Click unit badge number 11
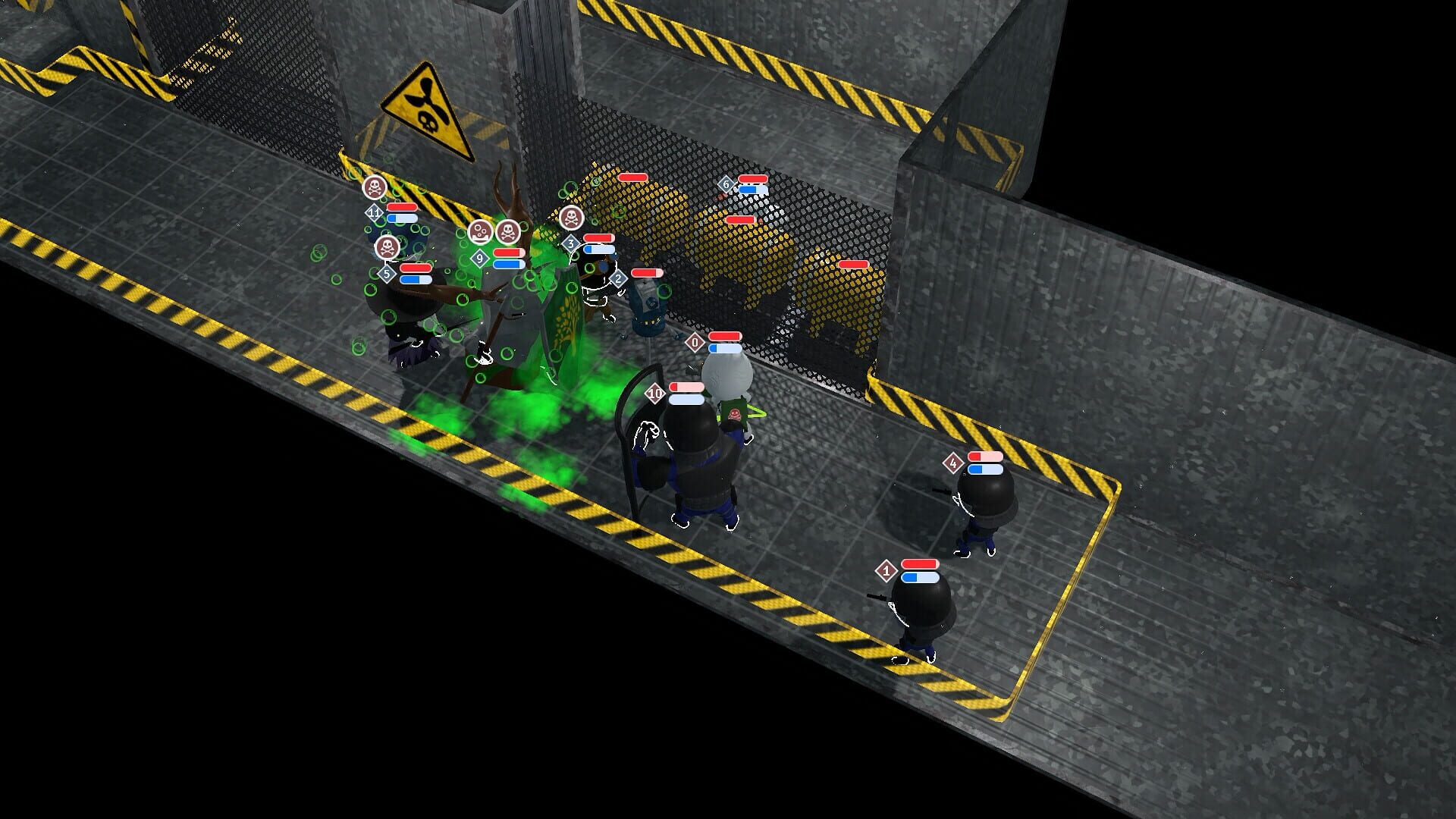The image size is (1456, 819). [375, 213]
